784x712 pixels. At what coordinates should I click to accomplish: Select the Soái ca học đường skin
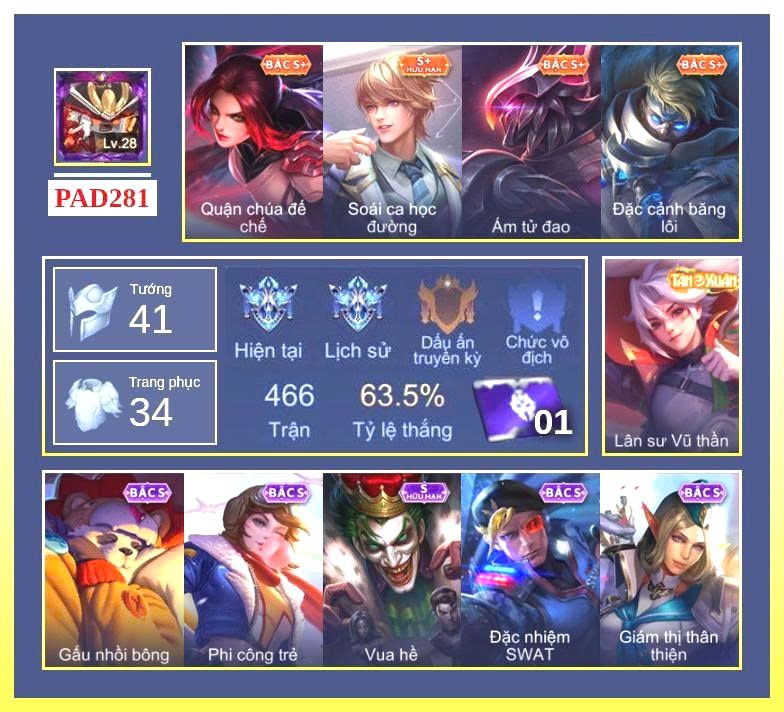pos(392,140)
